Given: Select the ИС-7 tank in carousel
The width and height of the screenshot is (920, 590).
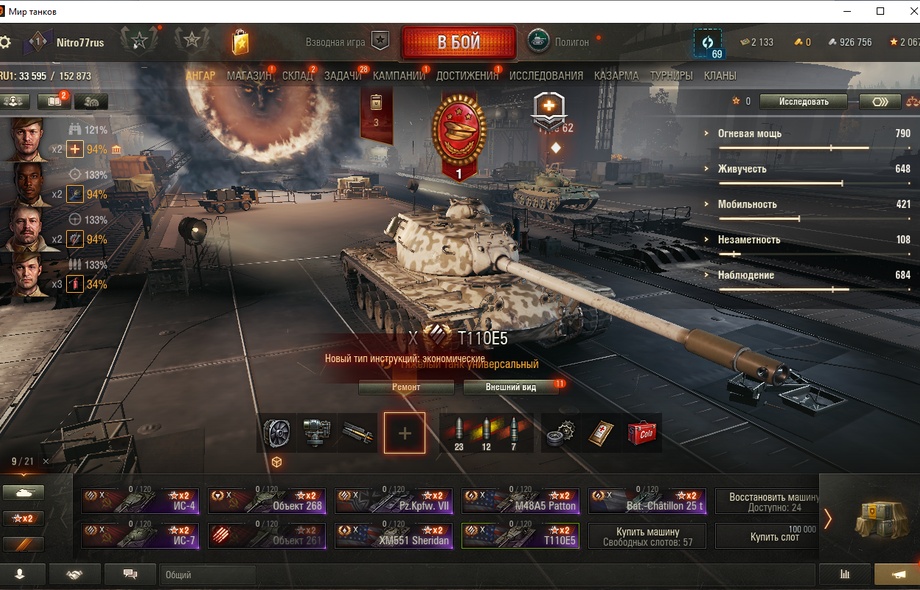Looking at the screenshot, I should point(140,537).
